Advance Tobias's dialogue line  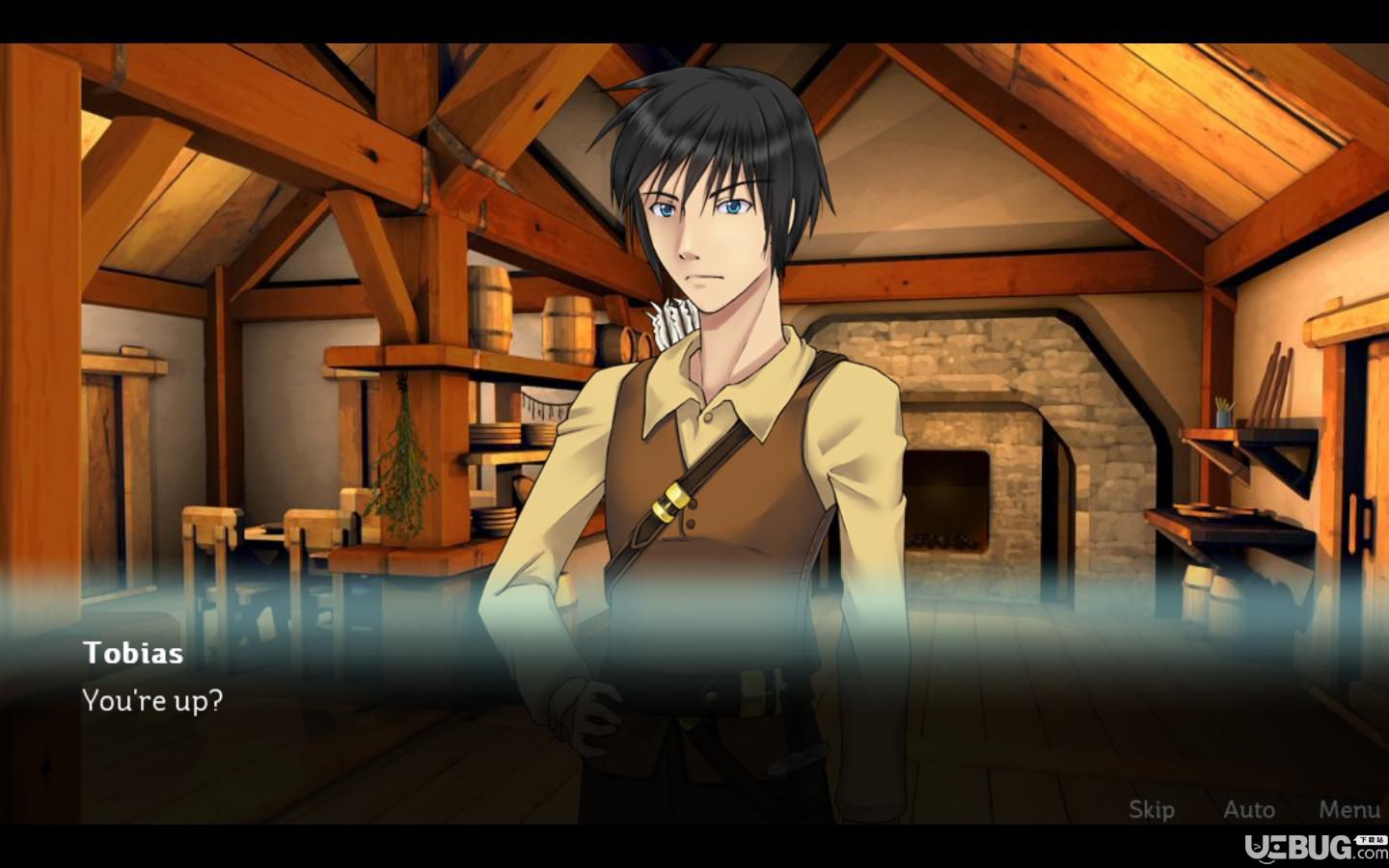[152, 700]
